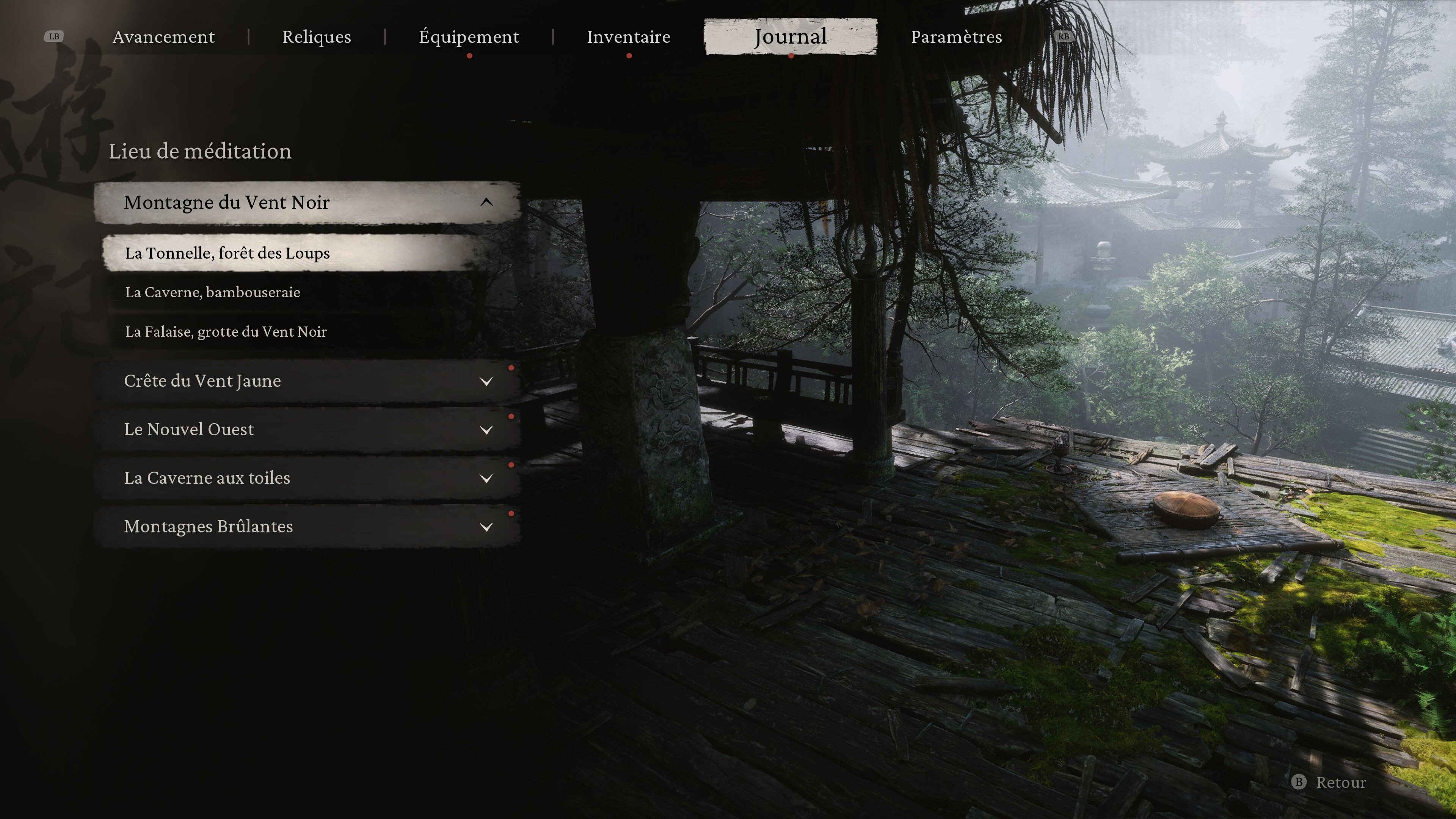Open the Reliques tab

pos(317,37)
